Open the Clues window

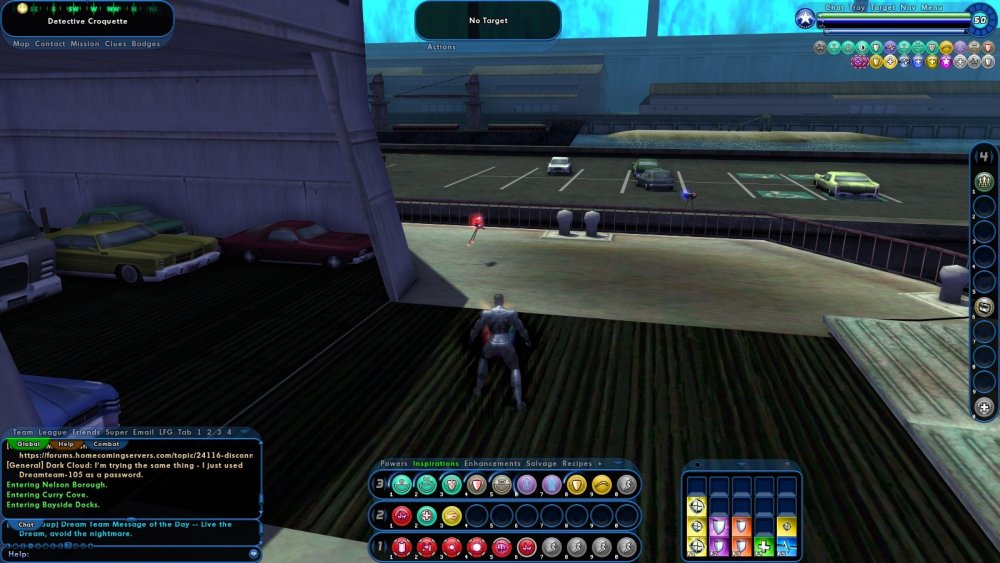point(116,44)
